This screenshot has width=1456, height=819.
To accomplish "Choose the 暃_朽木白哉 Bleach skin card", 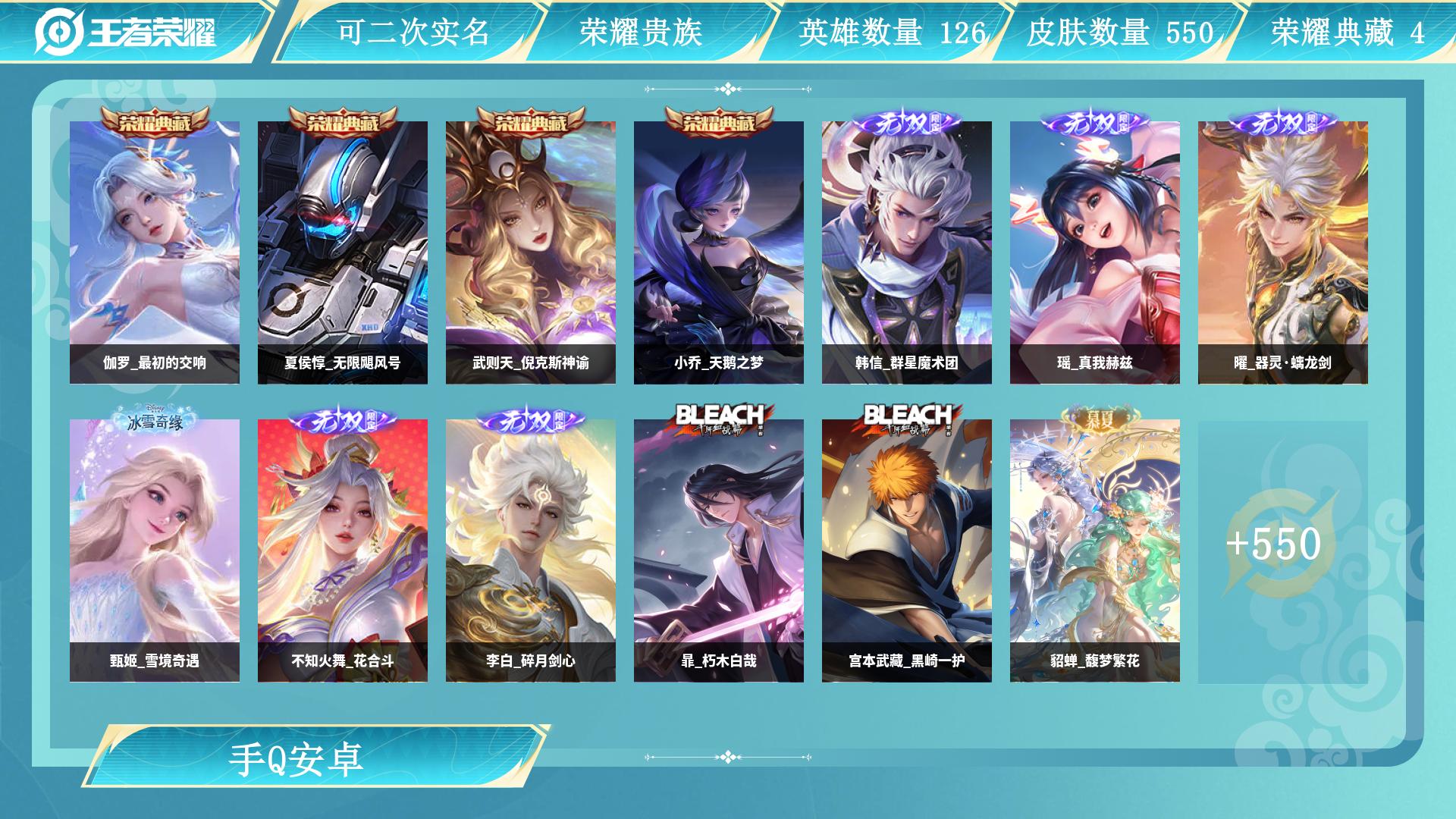I will (719, 550).
